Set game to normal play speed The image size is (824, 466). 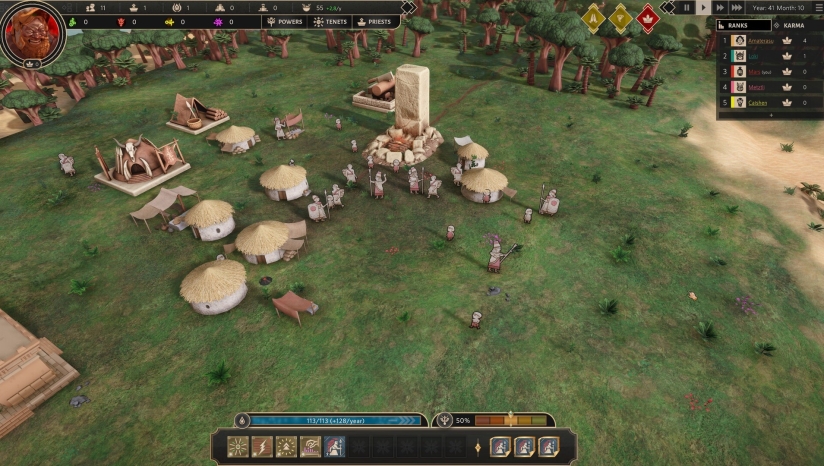pos(704,8)
